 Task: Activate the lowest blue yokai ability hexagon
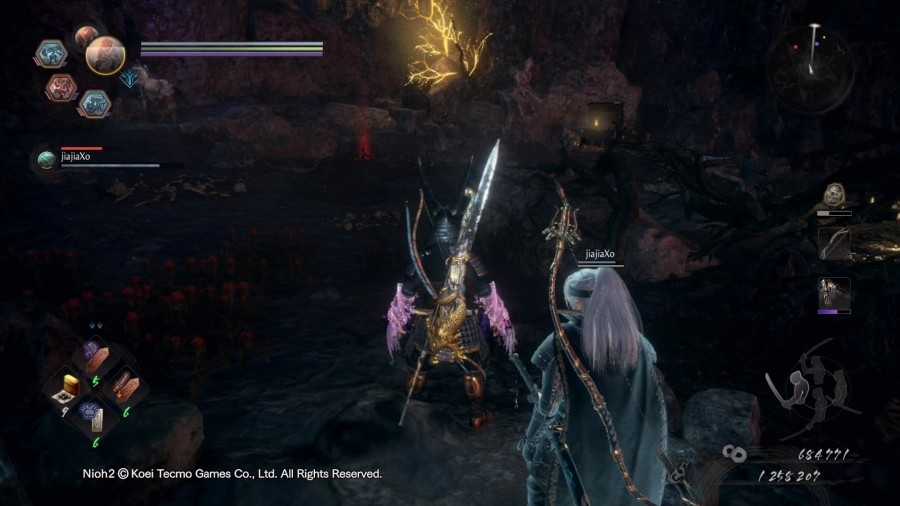tap(94, 102)
